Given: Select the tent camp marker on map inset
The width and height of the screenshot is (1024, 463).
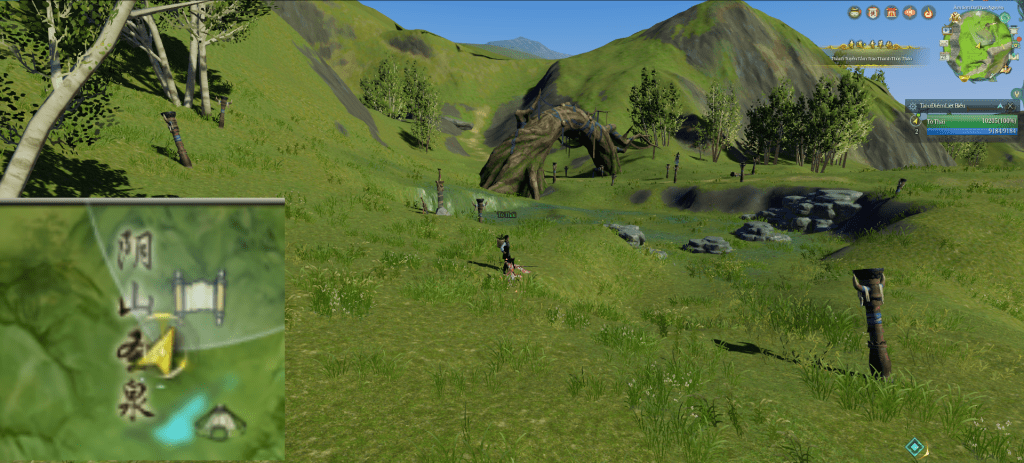Looking at the screenshot, I should (220, 424).
